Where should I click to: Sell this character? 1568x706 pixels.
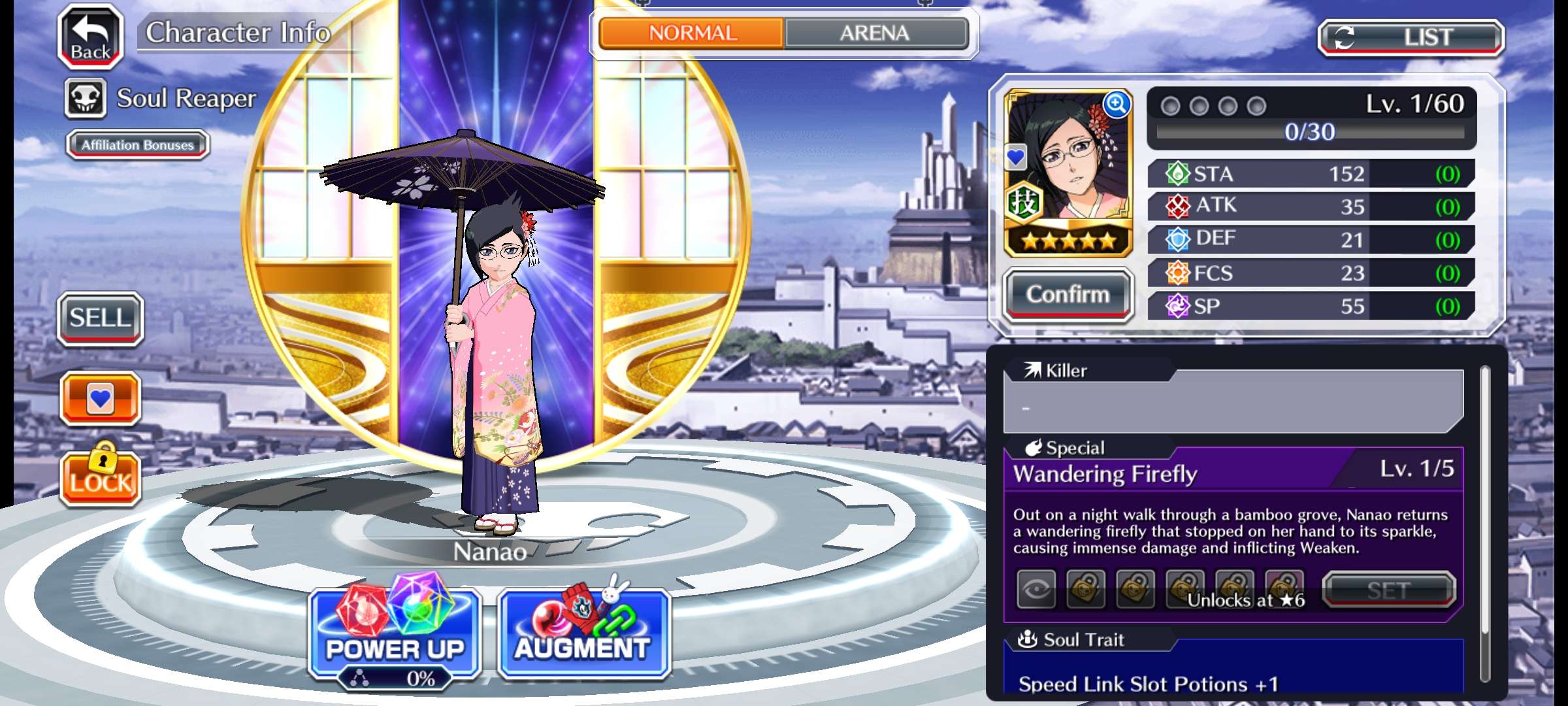click(100, 318)
